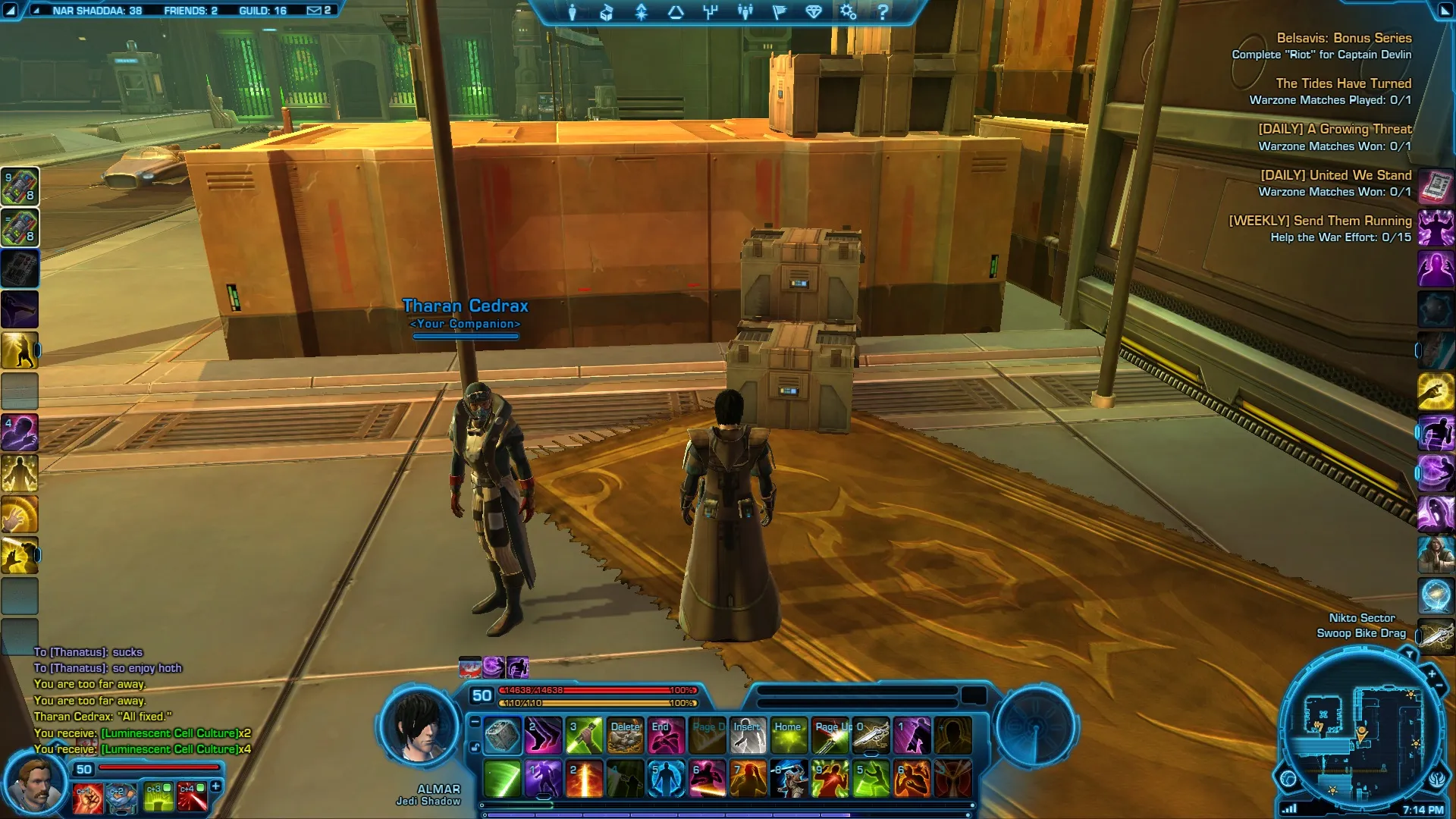Use the rock-throw ability bound to Delete
1456x819 pixels.
click(625, 736)
